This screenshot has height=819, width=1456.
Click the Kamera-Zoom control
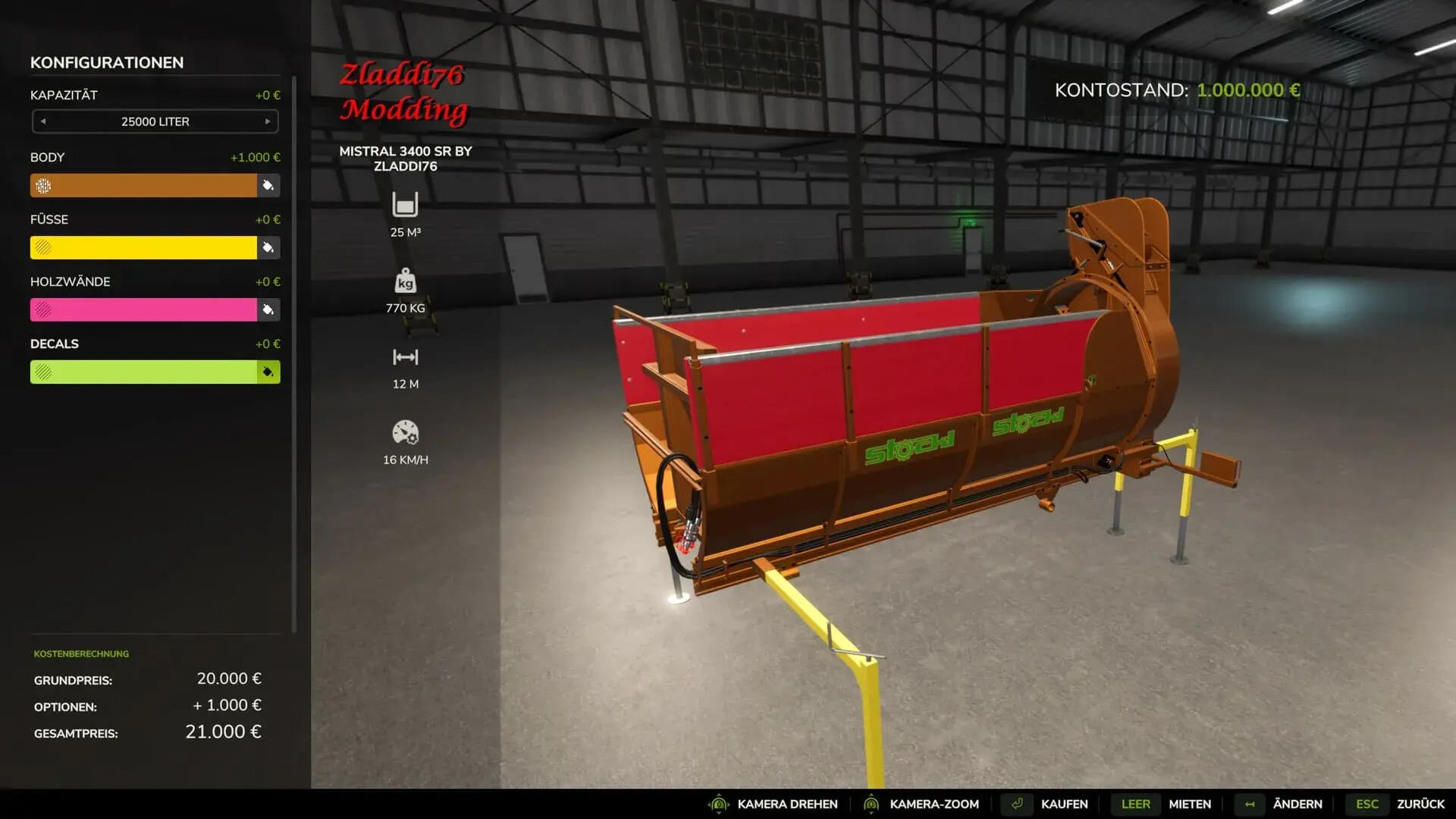coord(934,804)
